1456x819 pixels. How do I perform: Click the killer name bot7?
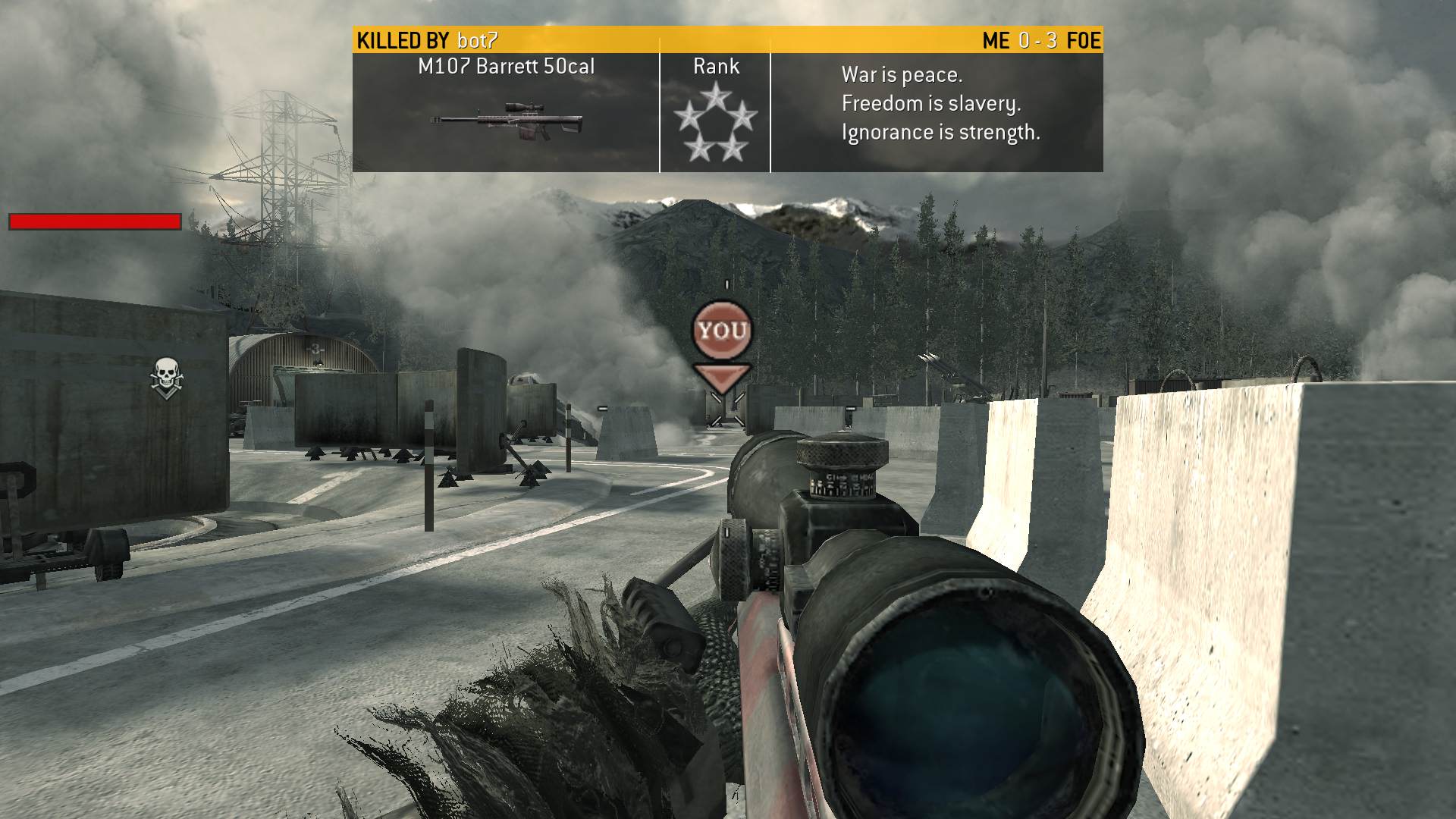click(478, 40)
